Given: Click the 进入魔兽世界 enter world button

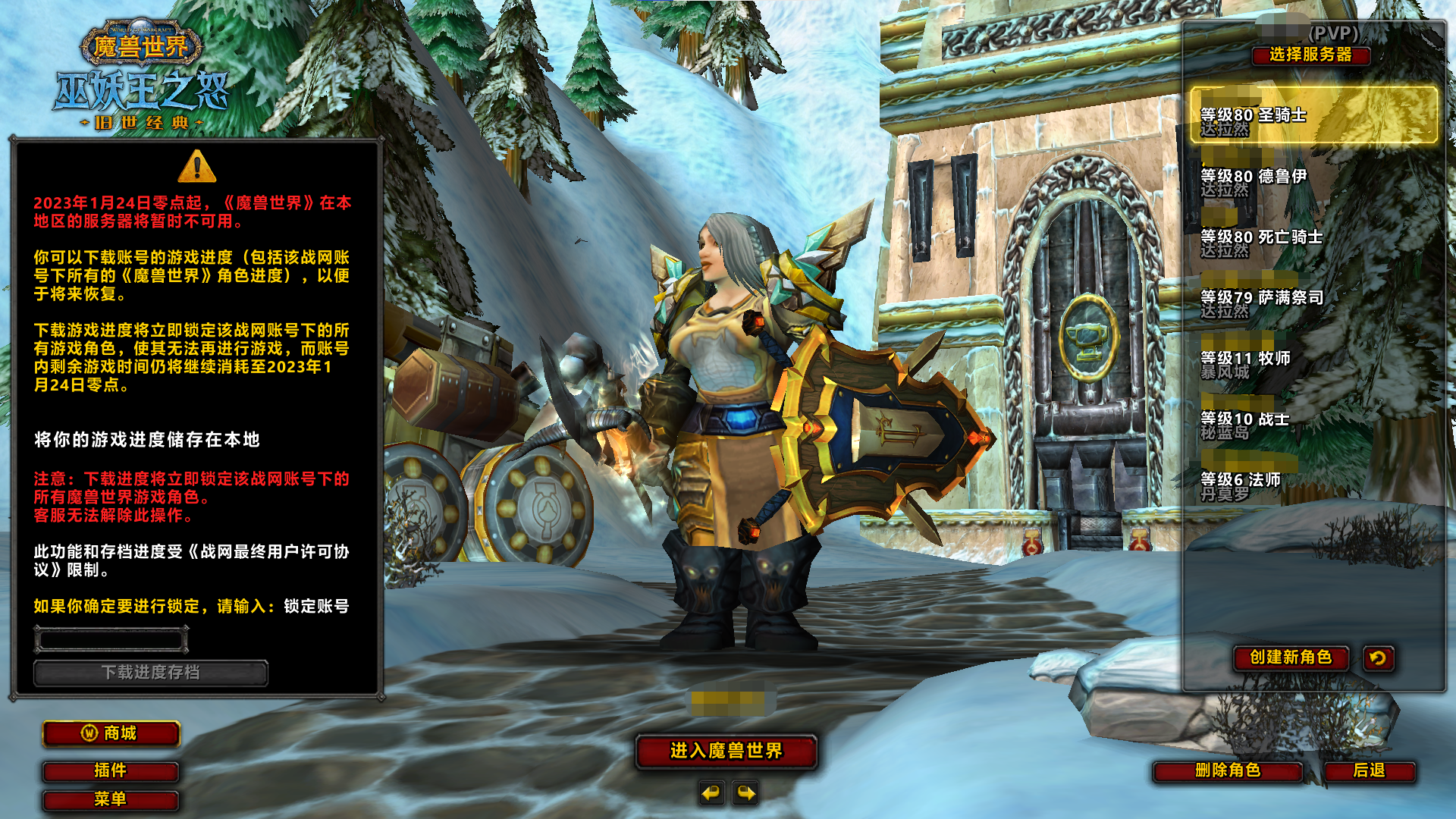Looking at the screenshot, I should click(x=726, y=751).
